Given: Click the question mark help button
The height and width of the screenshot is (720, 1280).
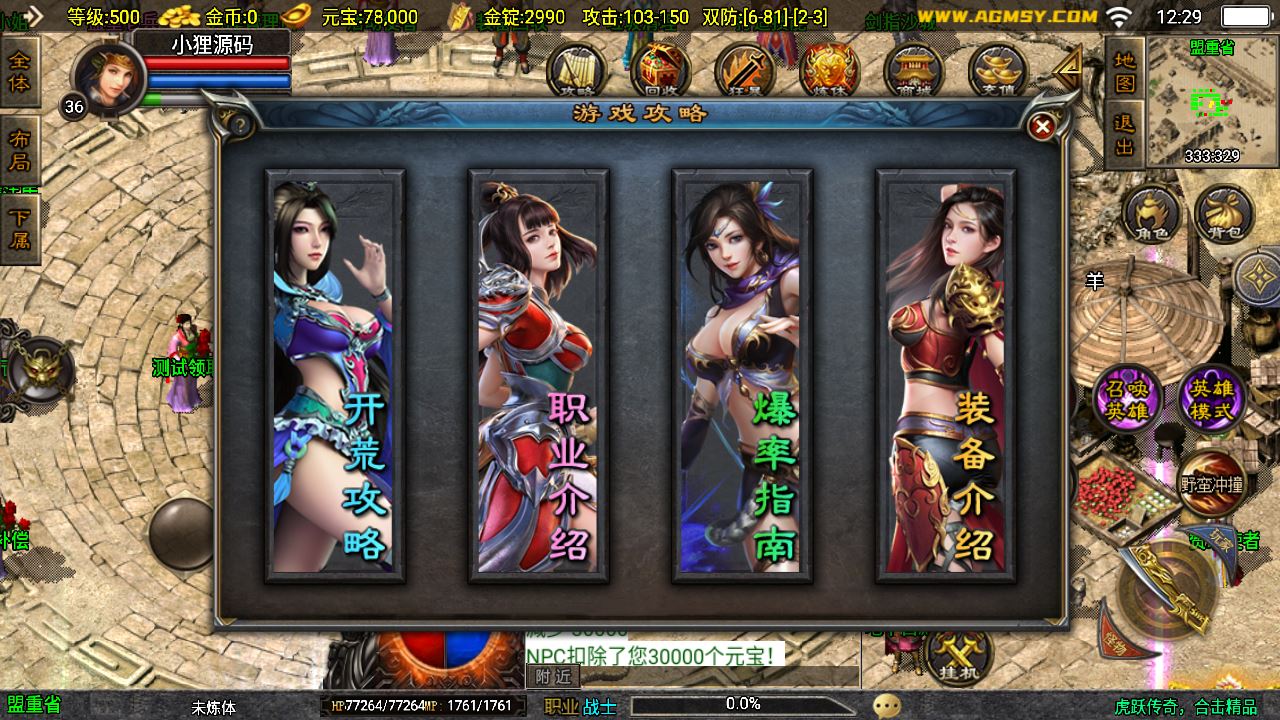Looking at the screenshot, I should 240,126.
